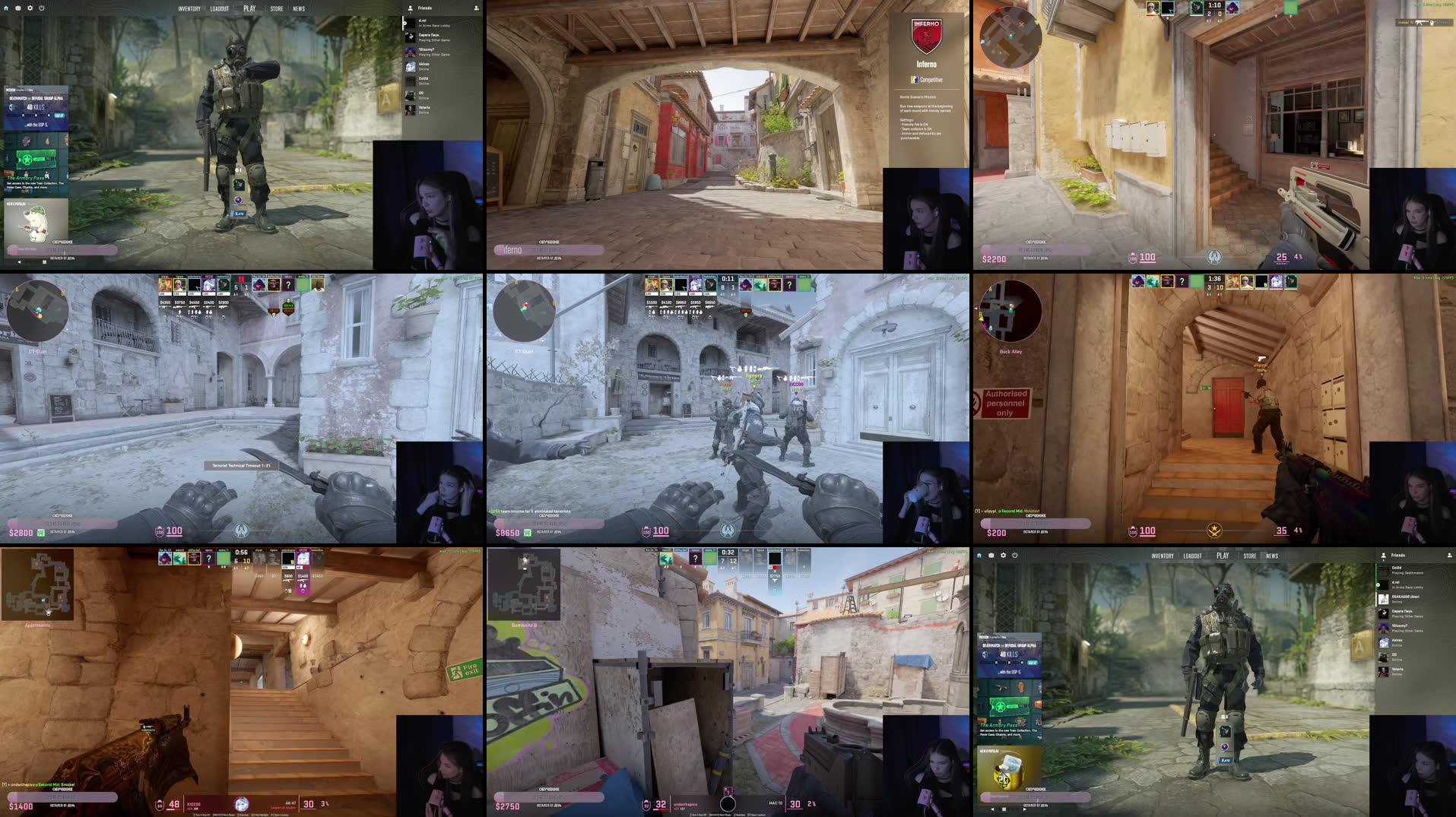The height and width of the screenshot is (817, 1456).
Task: Open the INVENTORY tab
Action: [189, 8]
